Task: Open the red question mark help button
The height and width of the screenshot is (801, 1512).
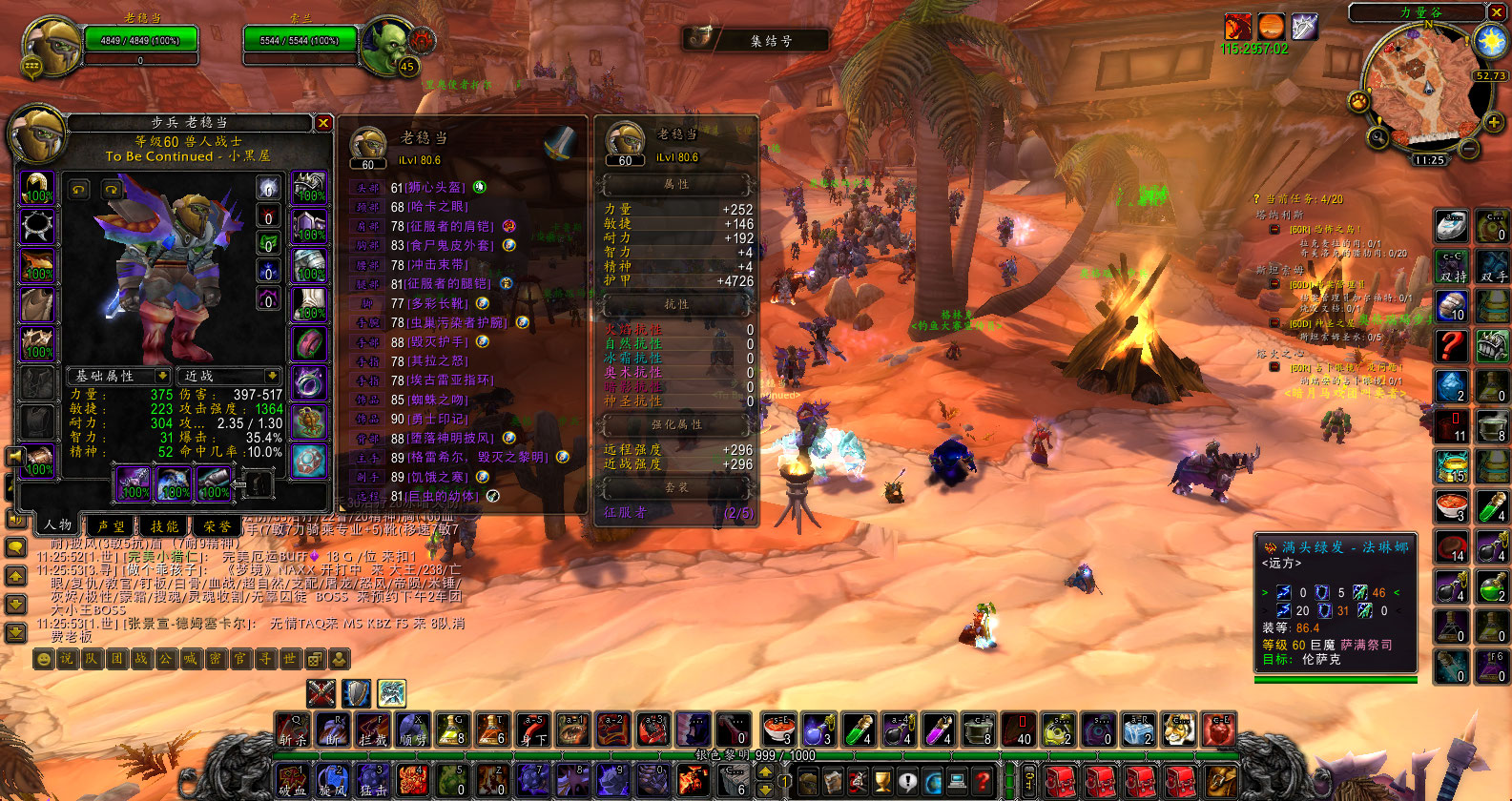Action: coord(1452,344)
